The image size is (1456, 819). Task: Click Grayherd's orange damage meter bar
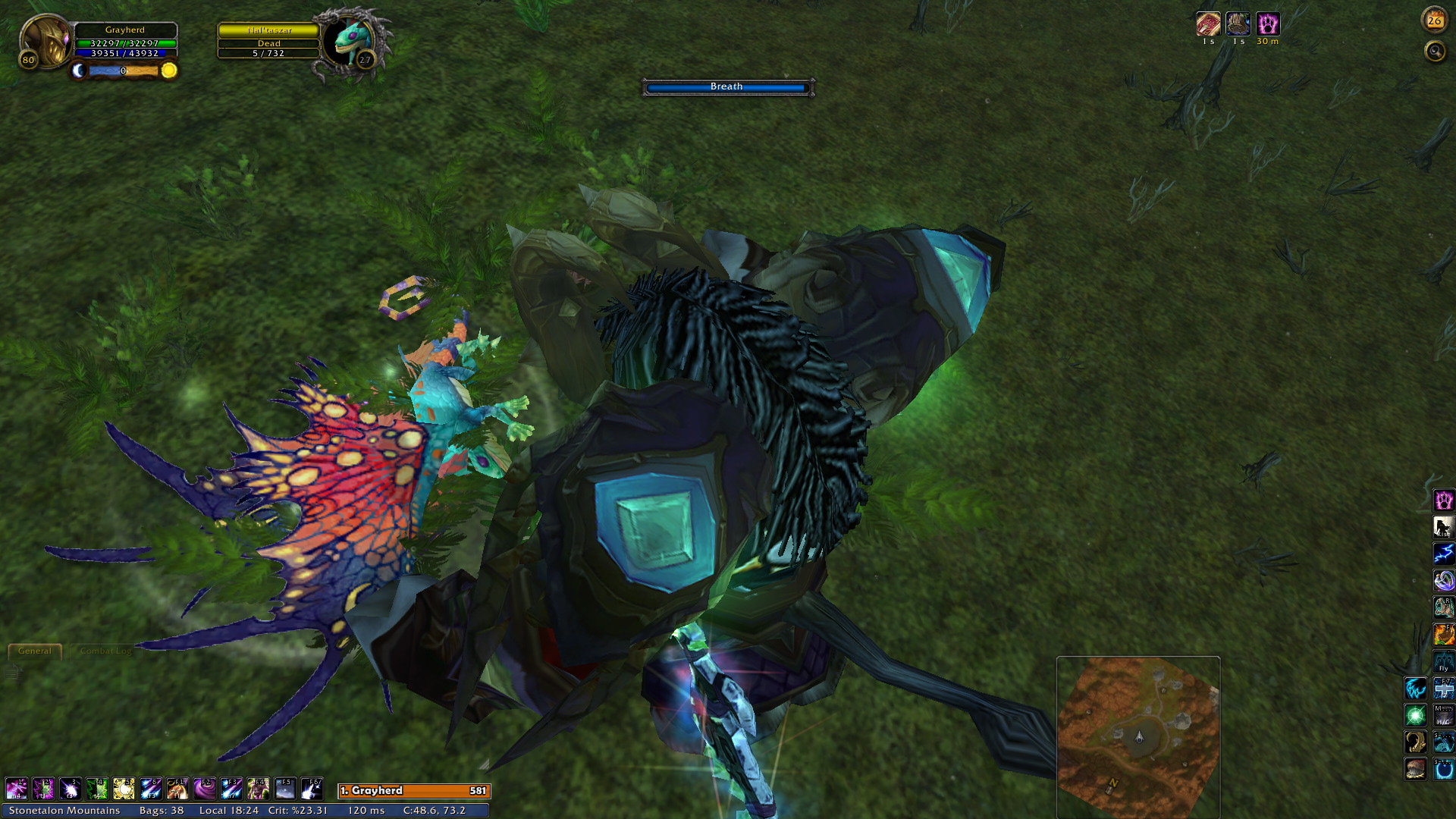[414, 791]
